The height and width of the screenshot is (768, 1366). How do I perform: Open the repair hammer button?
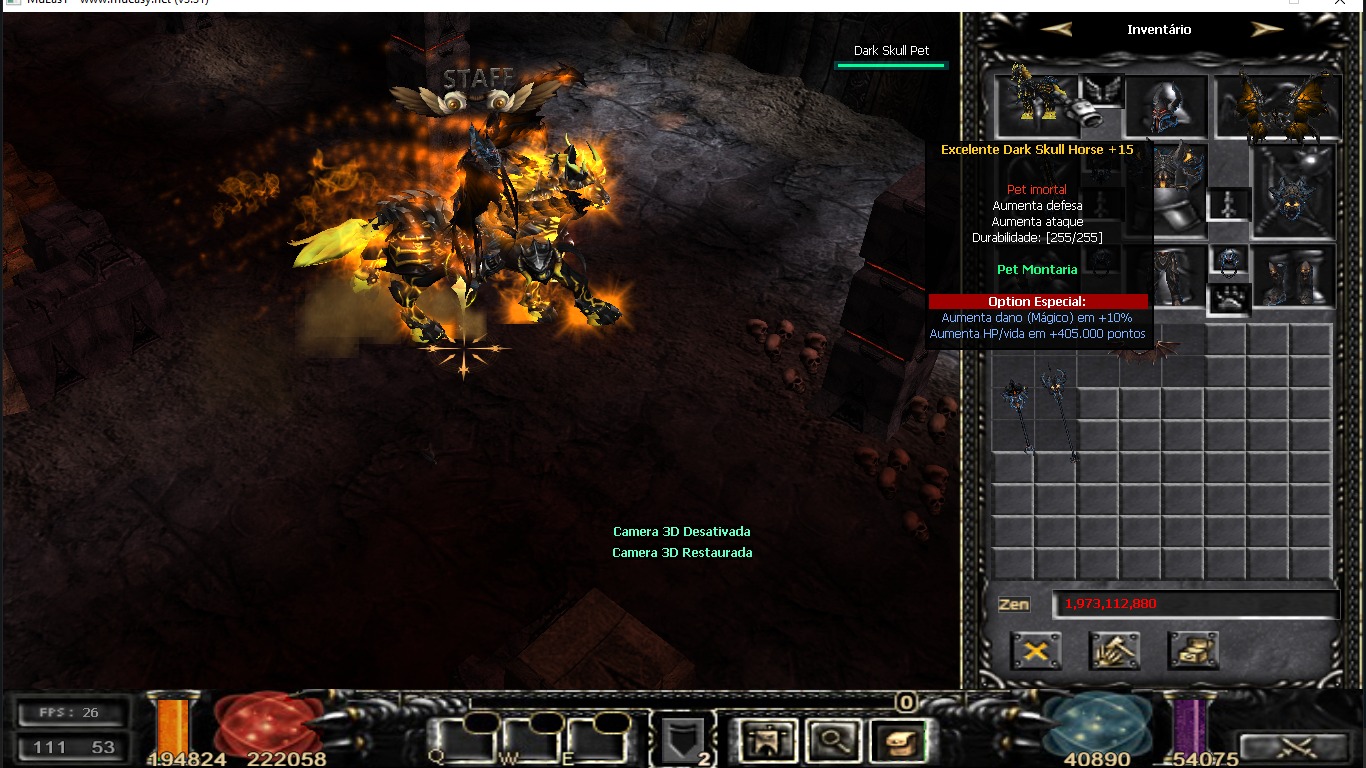[x=1115, y=651]
